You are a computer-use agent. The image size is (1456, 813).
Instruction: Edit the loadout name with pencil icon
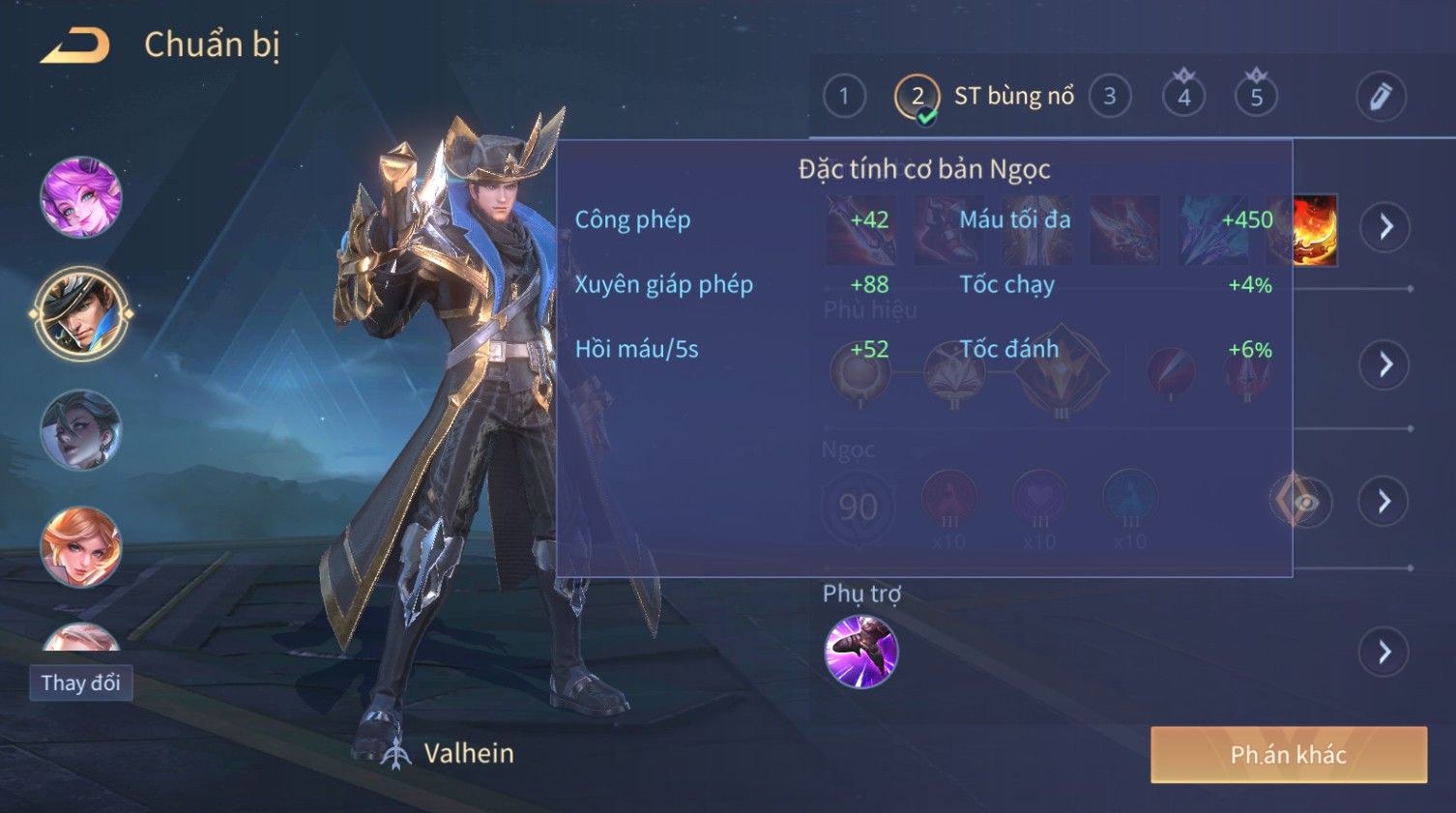[1380, 97]
